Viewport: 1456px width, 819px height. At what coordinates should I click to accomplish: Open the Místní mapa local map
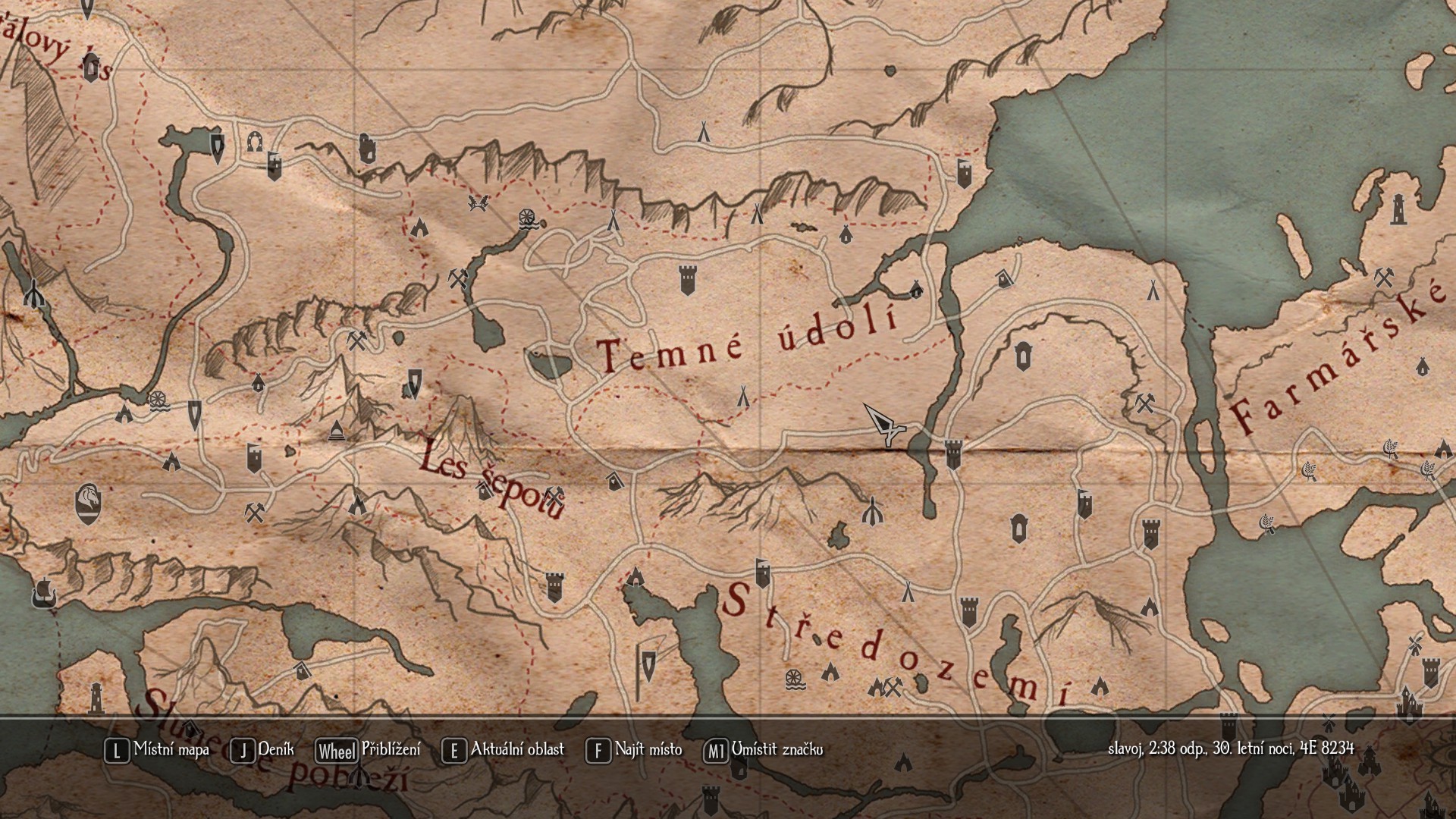158,750
